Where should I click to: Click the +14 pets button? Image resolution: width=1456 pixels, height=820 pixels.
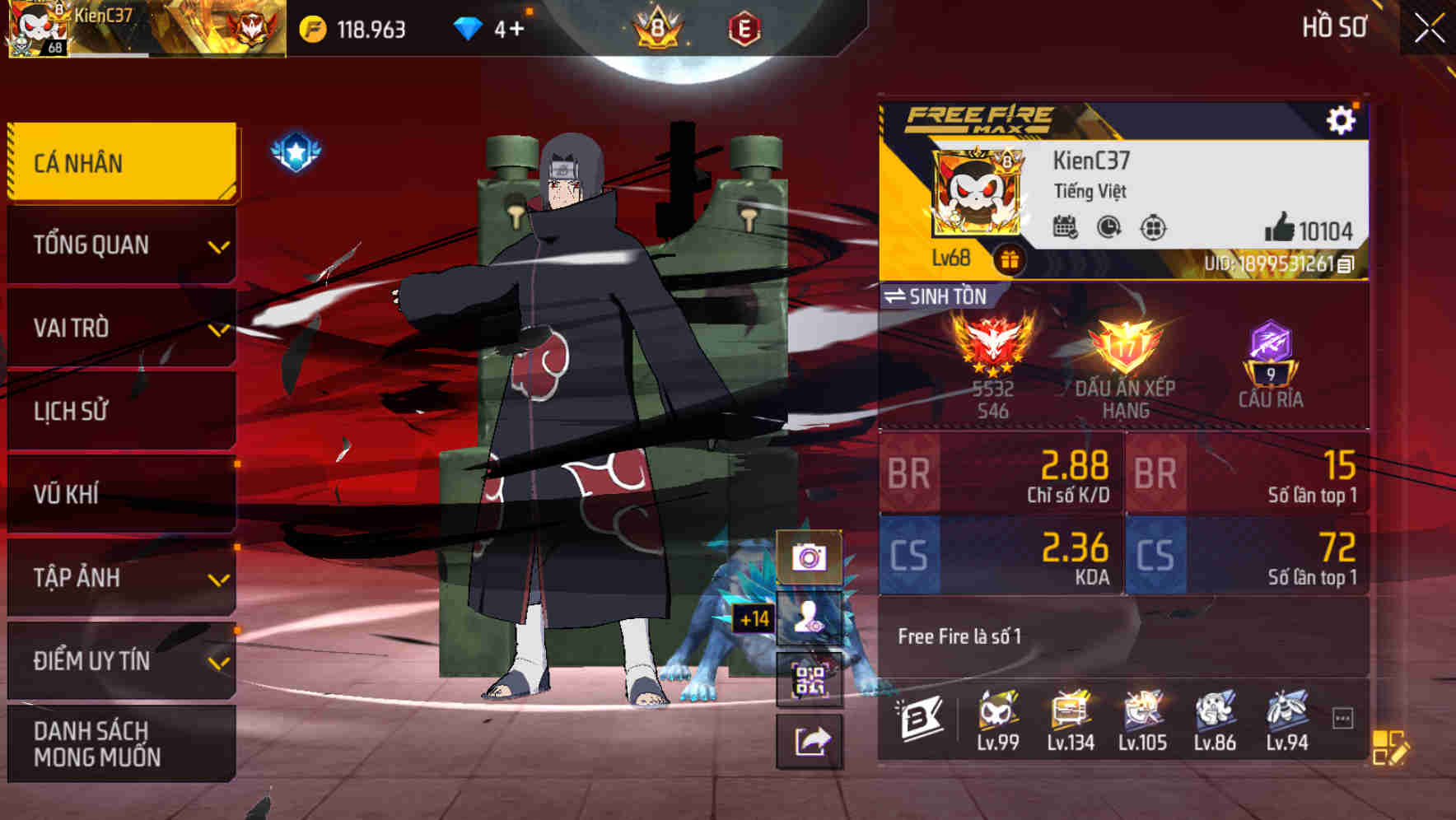[810, 620]
